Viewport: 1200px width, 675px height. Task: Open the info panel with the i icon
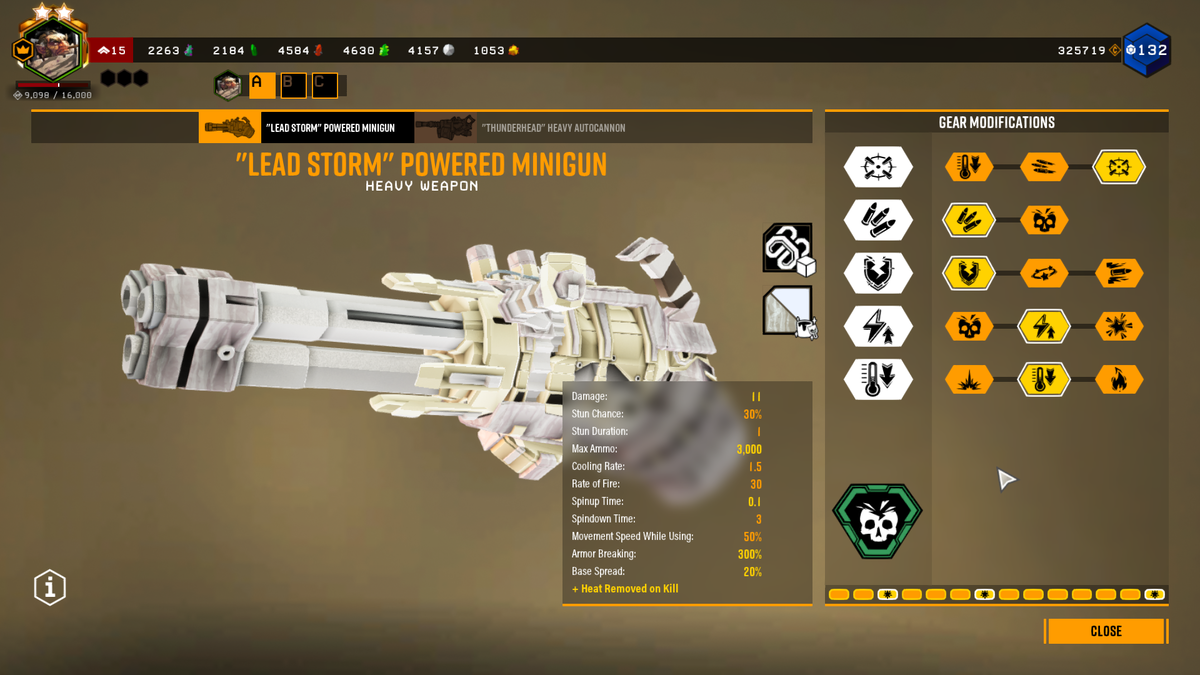point(50,587)
